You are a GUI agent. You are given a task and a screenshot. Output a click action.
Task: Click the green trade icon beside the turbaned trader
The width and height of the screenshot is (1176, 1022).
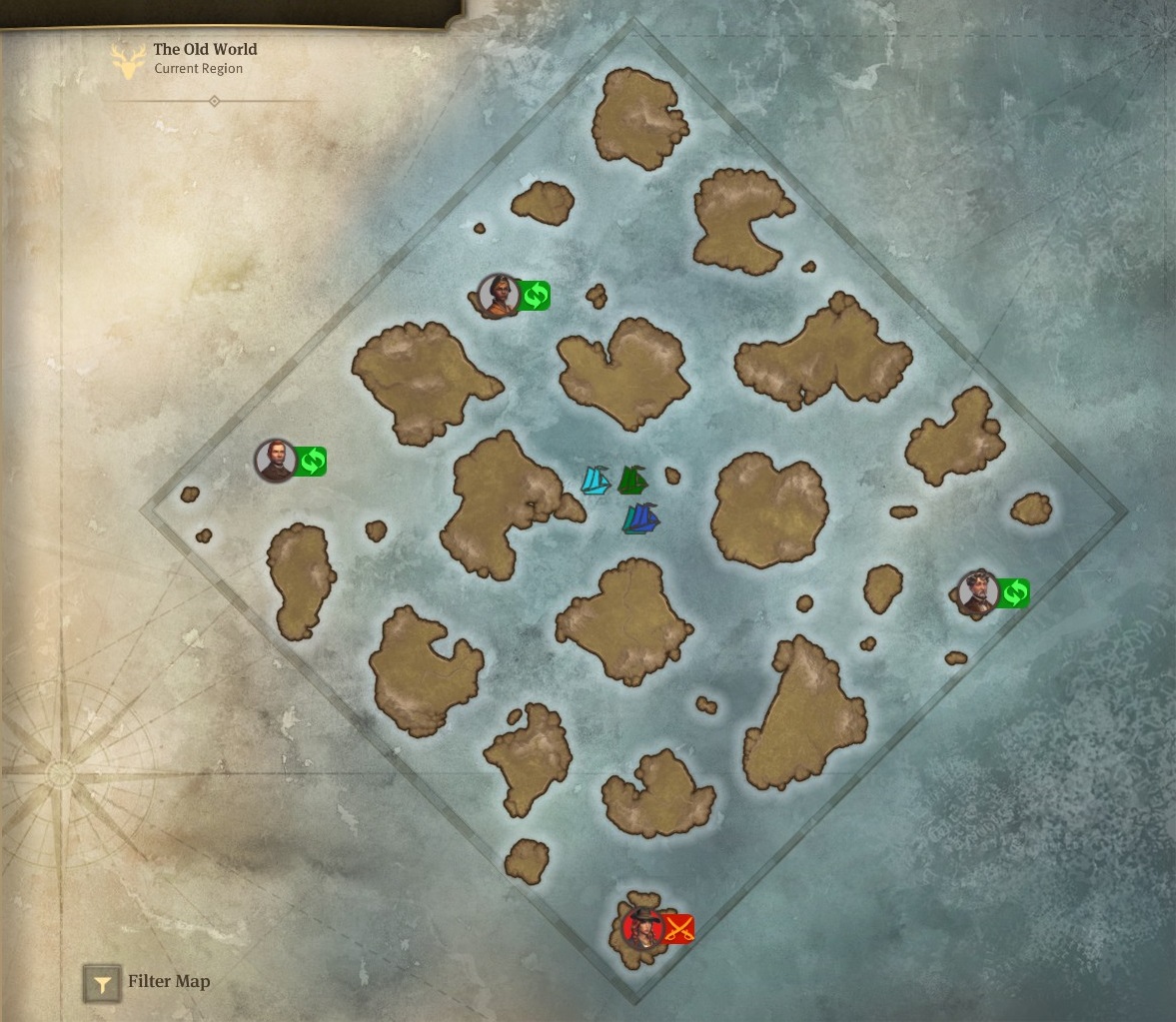pyautogui.click(x=536, y=296)
